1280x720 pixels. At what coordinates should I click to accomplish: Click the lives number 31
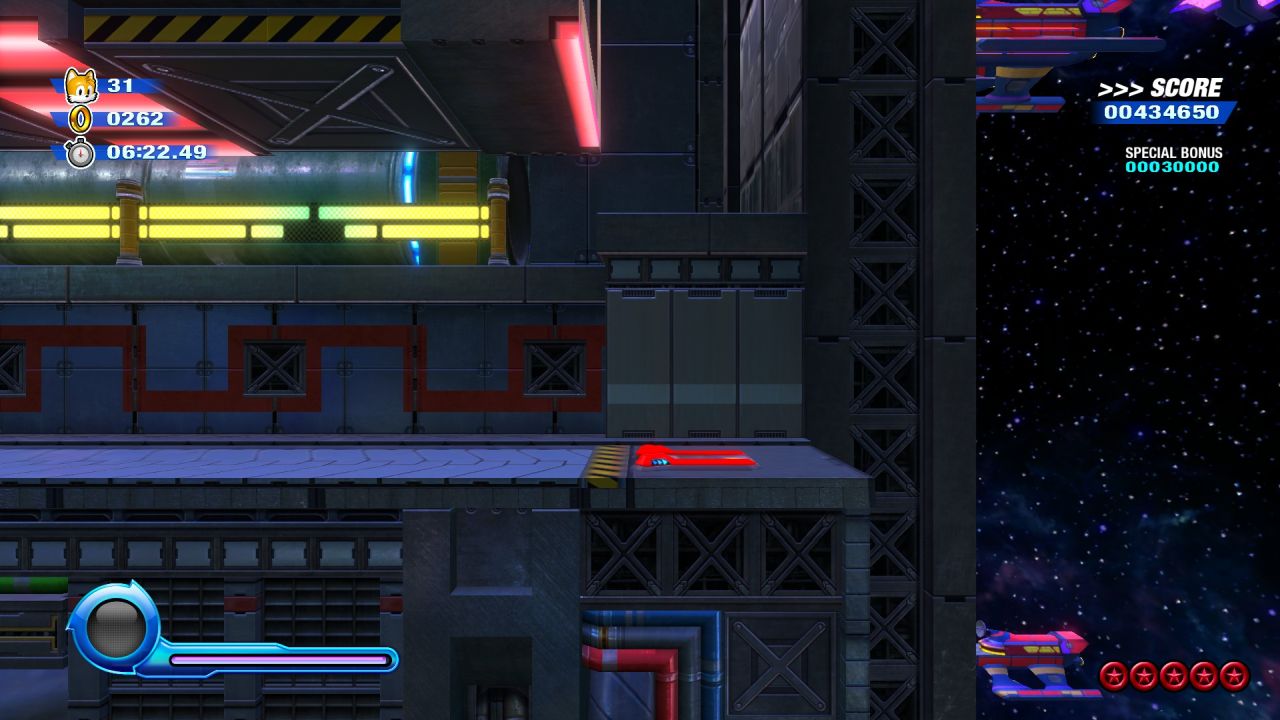[x=122, y=86]
